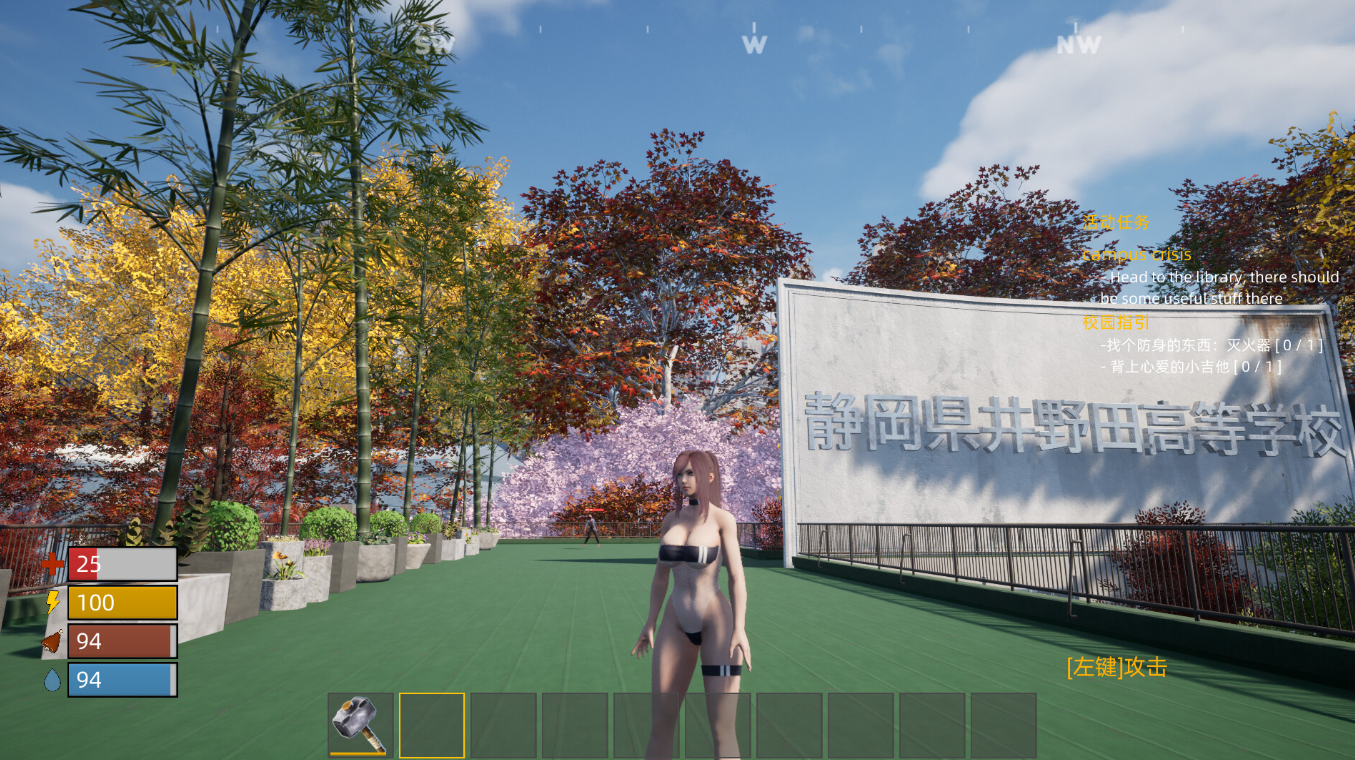Click the yellow-highlighted empty hotbar slot
The image size is (1355, 760).
click(432, 725)
